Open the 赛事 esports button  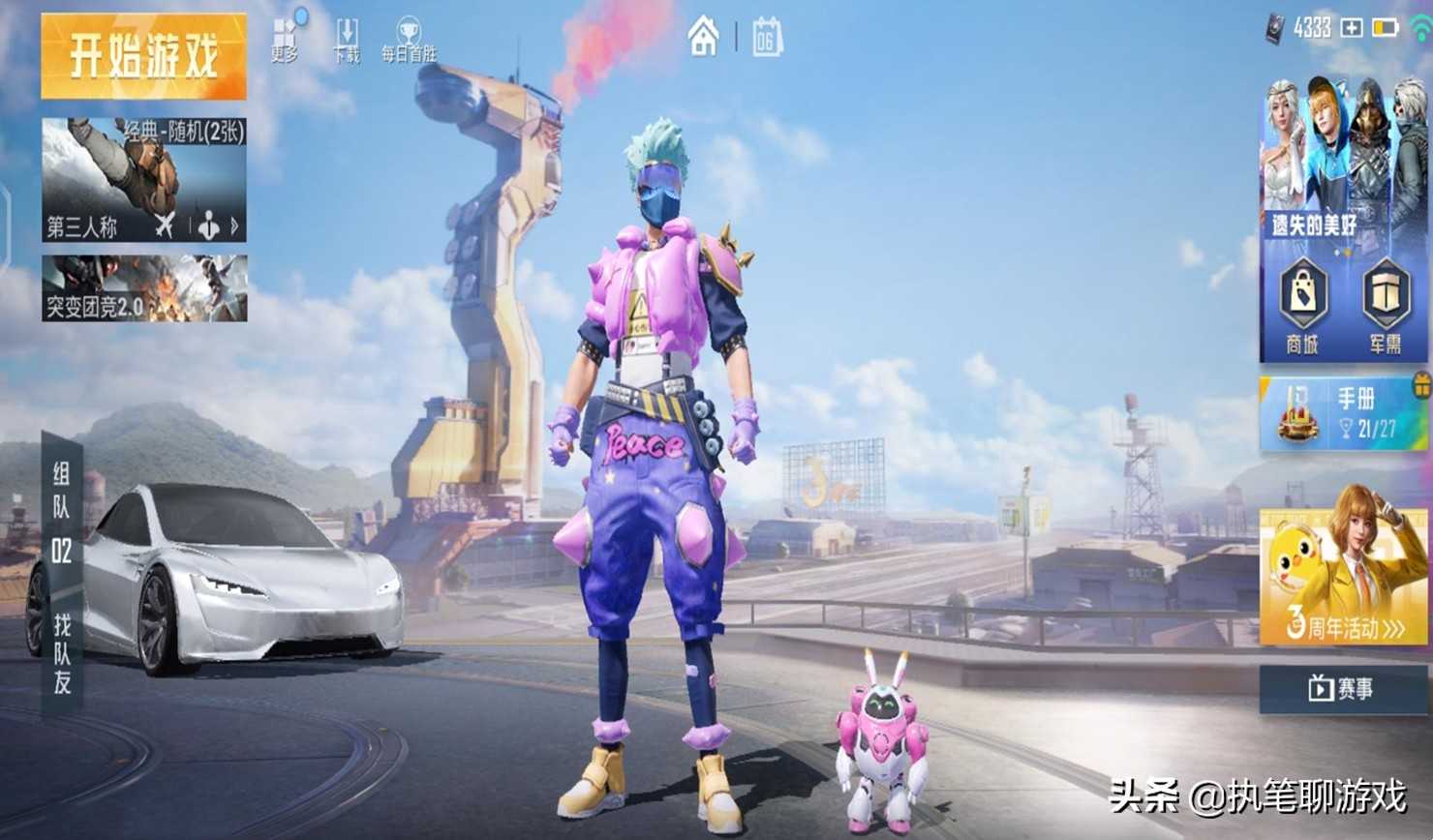pyautogui.click(x=1343, y=688)
